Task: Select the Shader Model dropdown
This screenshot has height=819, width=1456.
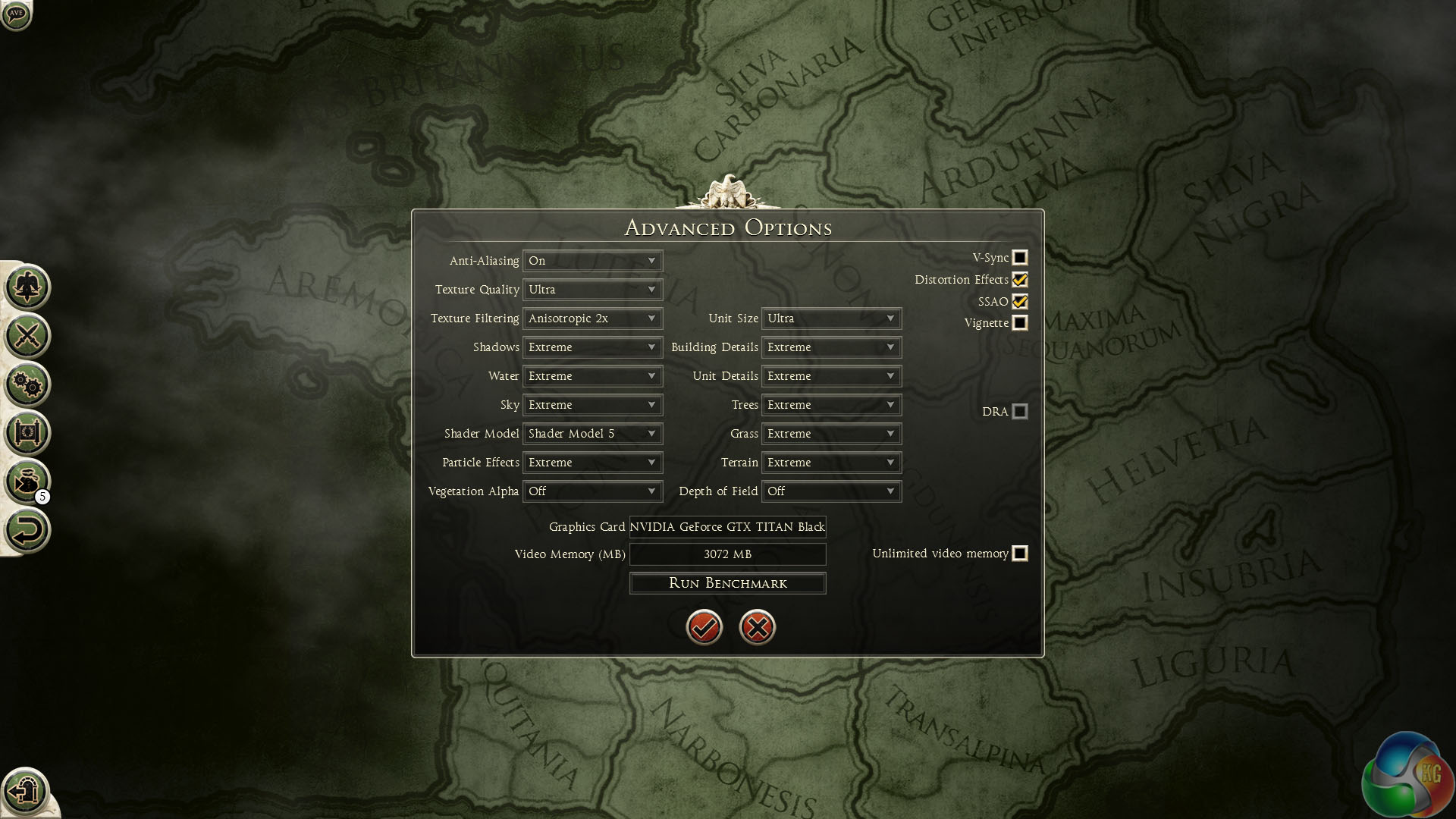Action: coord(592,434)
